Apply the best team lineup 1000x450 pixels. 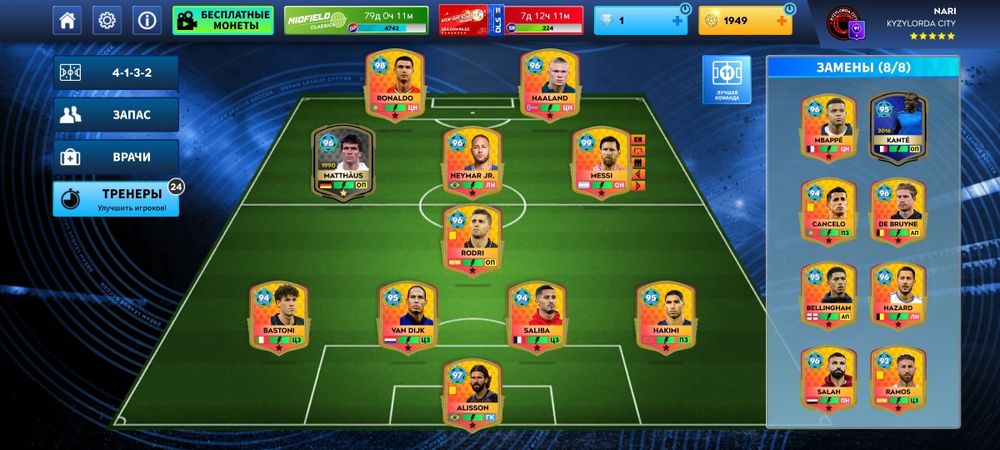point(726,80)
